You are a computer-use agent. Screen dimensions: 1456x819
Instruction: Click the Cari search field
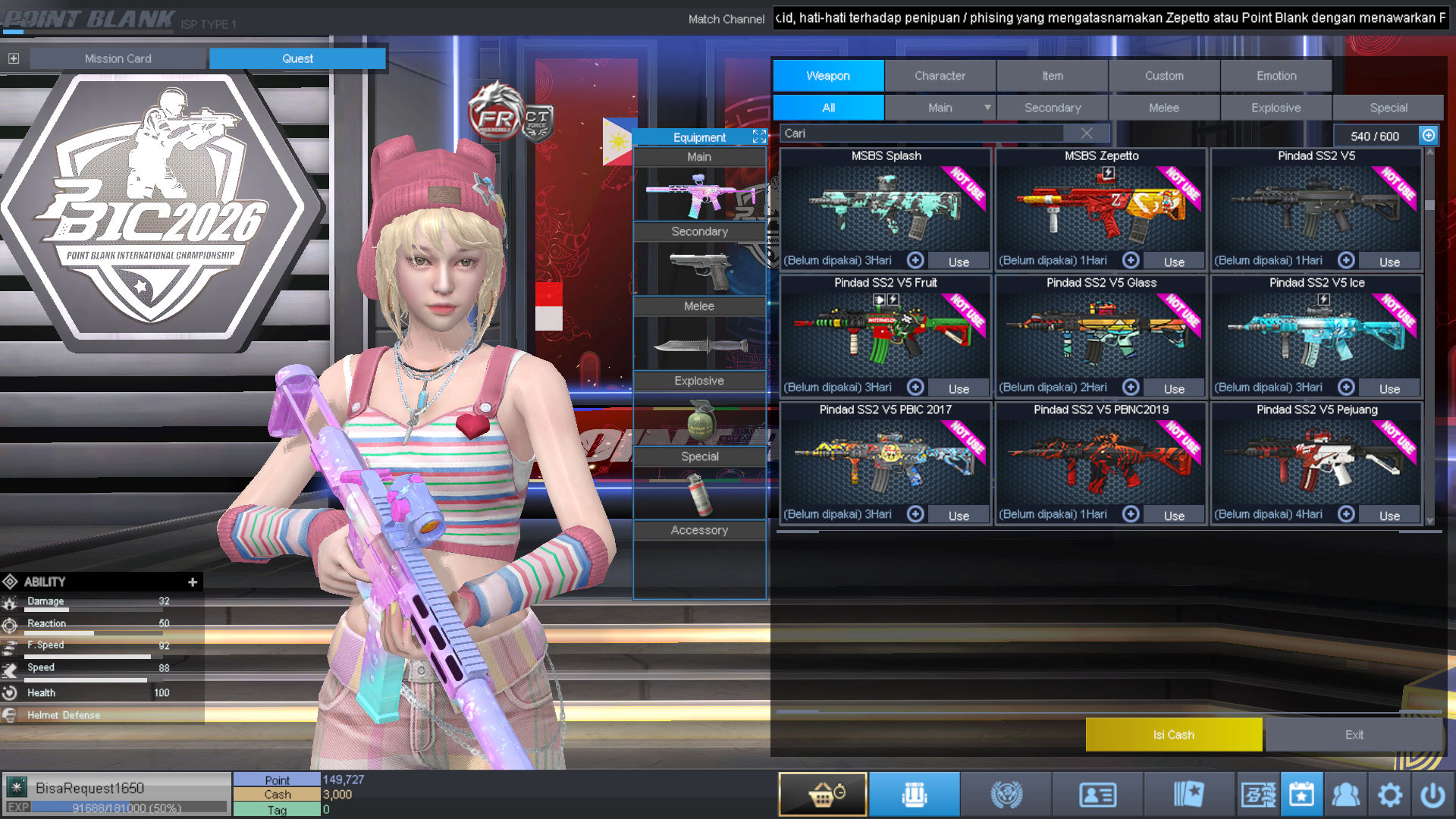(x=921, y=133)
